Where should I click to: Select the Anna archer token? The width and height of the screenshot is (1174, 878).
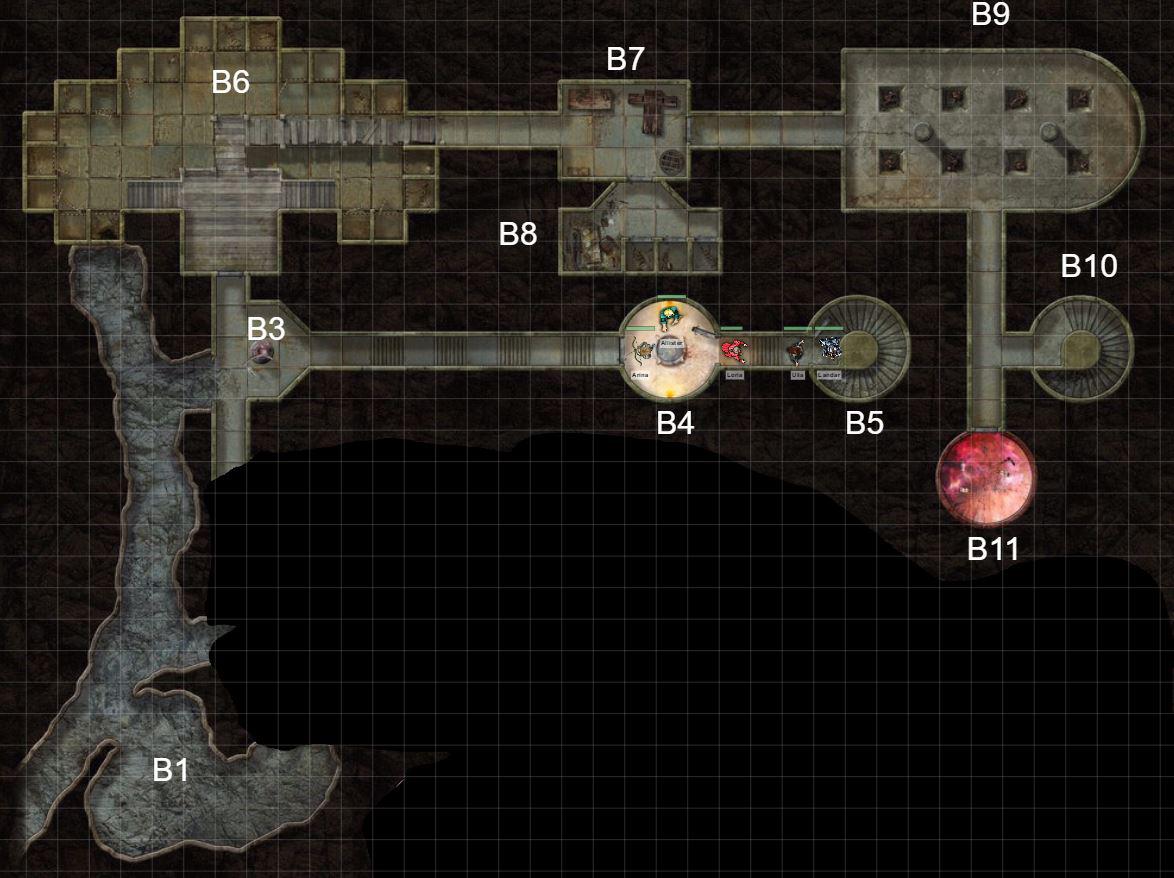(x=641, y=352)
